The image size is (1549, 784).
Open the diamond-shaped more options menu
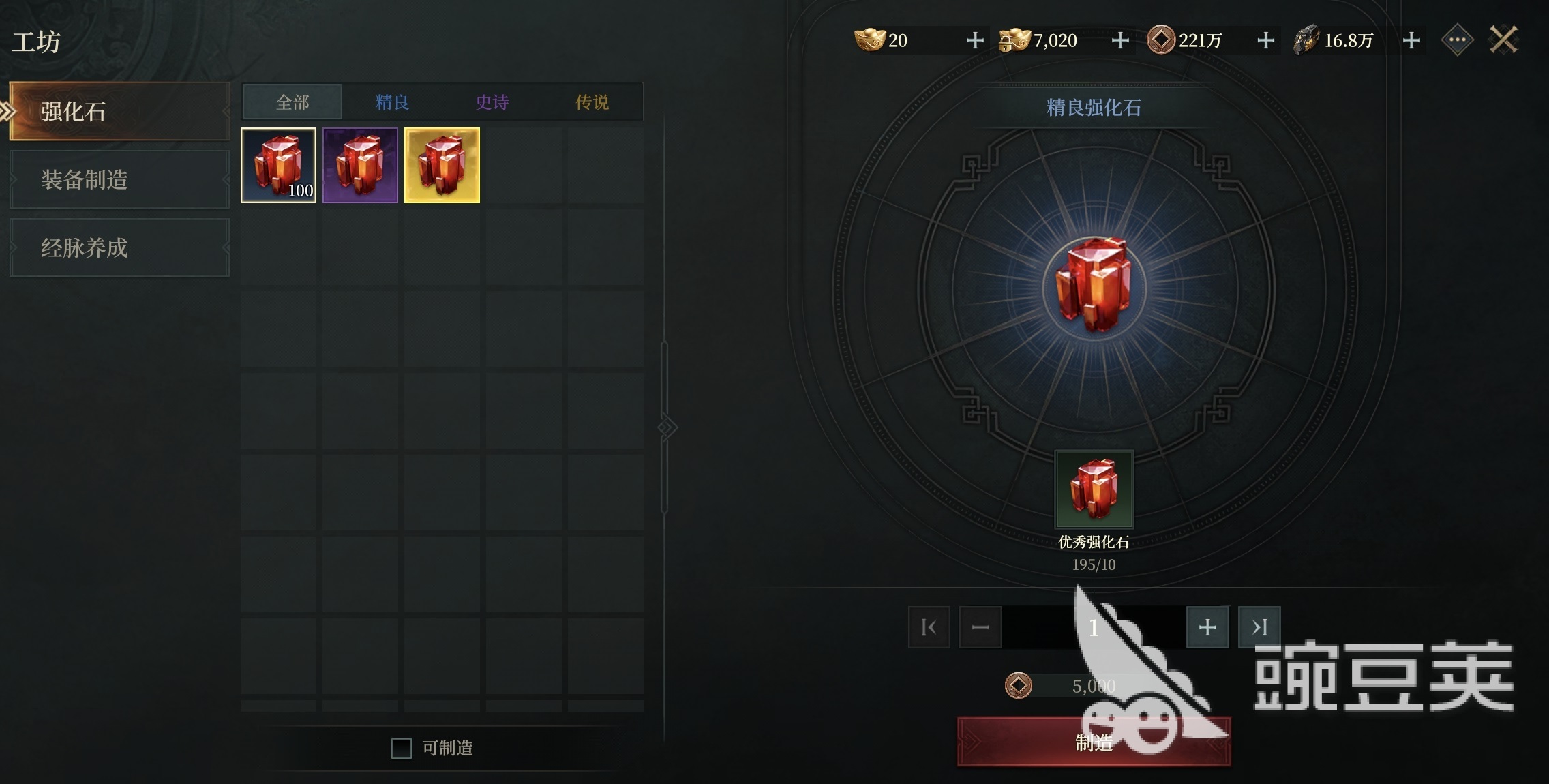(1457, 40)
